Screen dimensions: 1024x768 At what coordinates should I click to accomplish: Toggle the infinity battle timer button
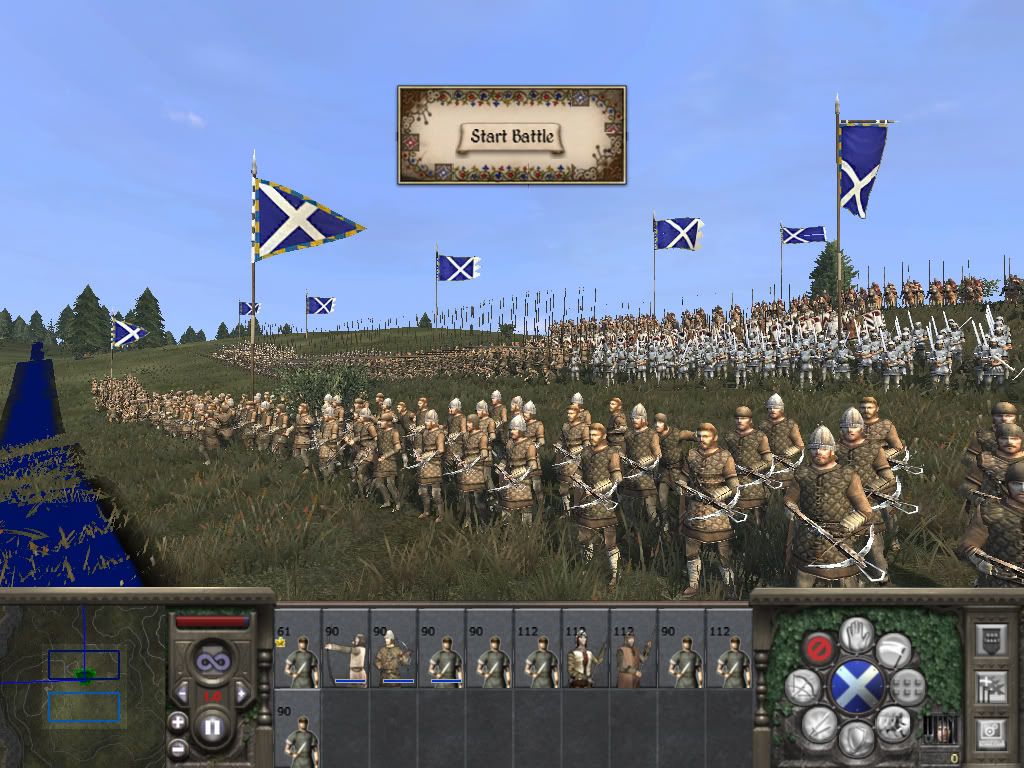tap(211, 660)
